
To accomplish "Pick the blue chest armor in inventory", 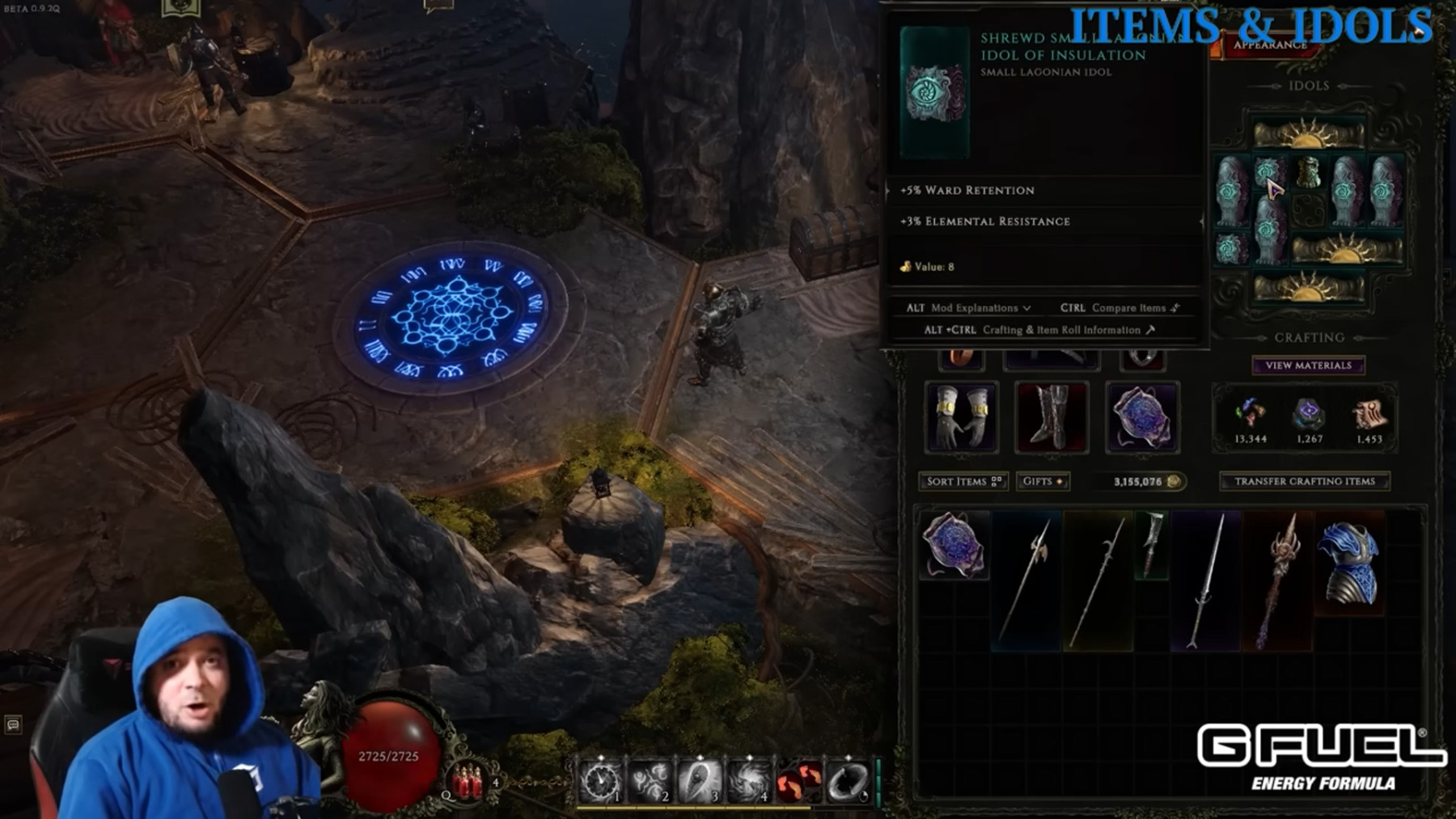I will point(1348,564).
